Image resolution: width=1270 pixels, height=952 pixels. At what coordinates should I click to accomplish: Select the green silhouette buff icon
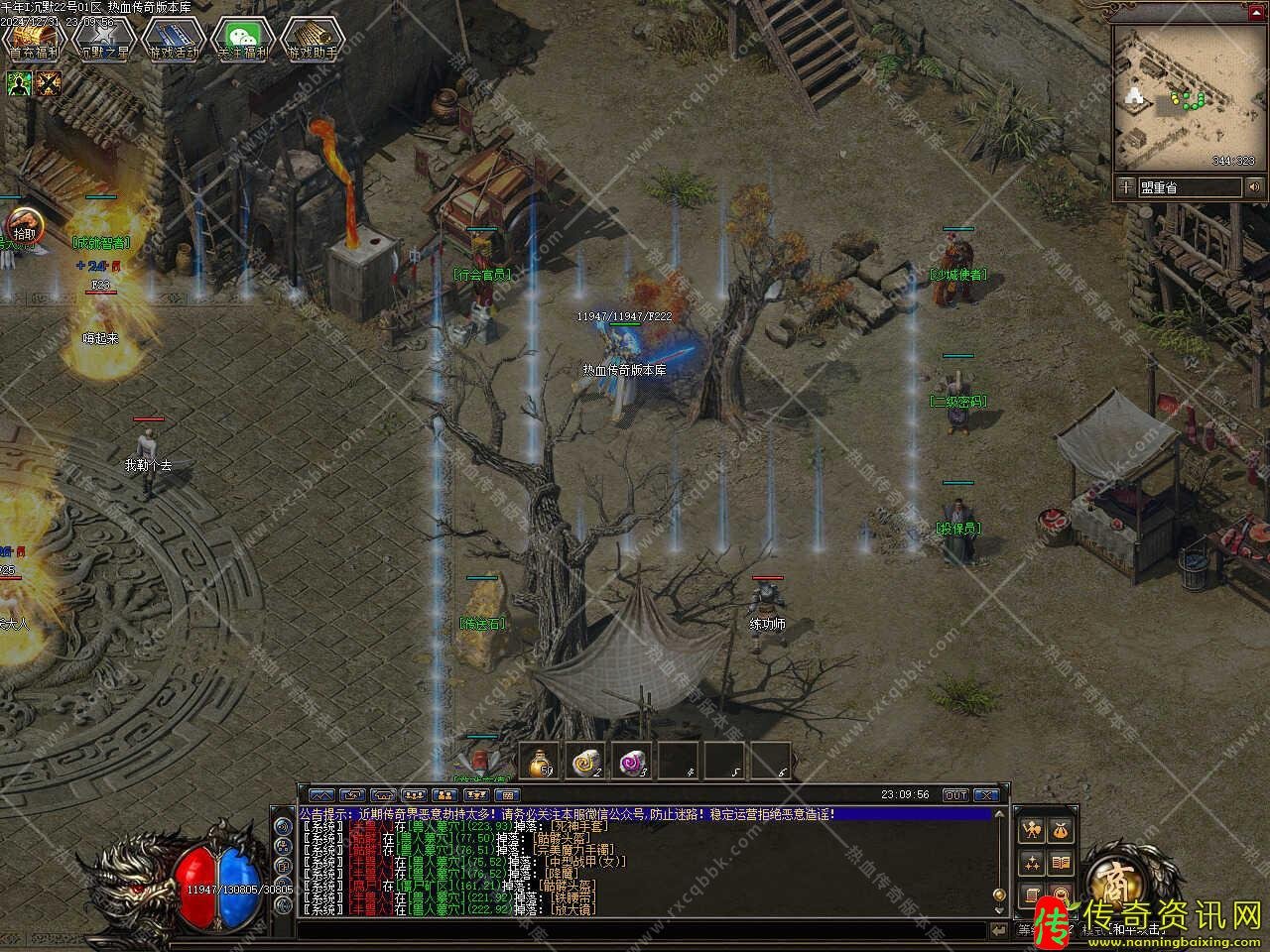(x=19, y=83)
